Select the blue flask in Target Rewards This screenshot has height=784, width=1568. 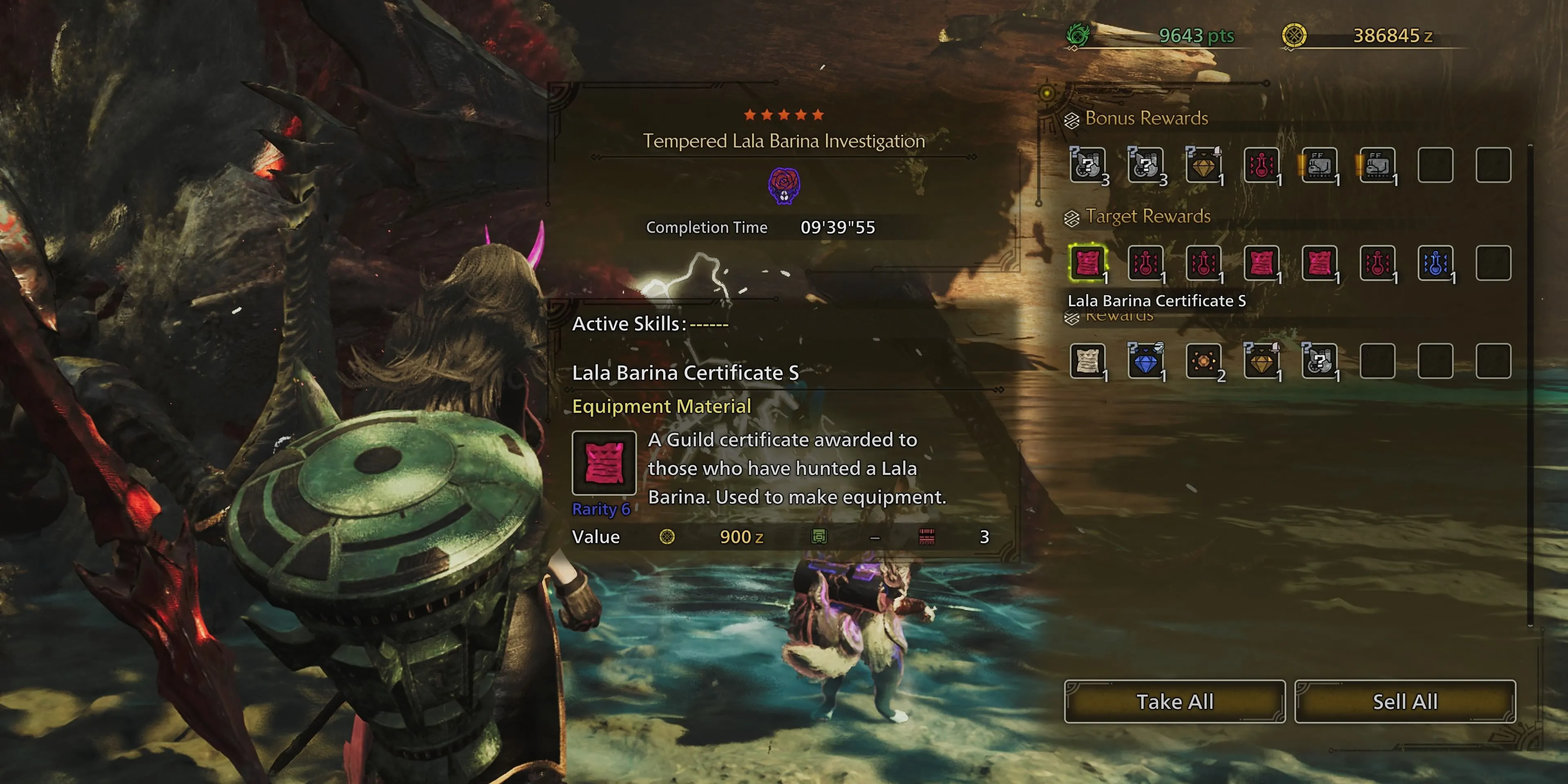tap(1435, 263)
